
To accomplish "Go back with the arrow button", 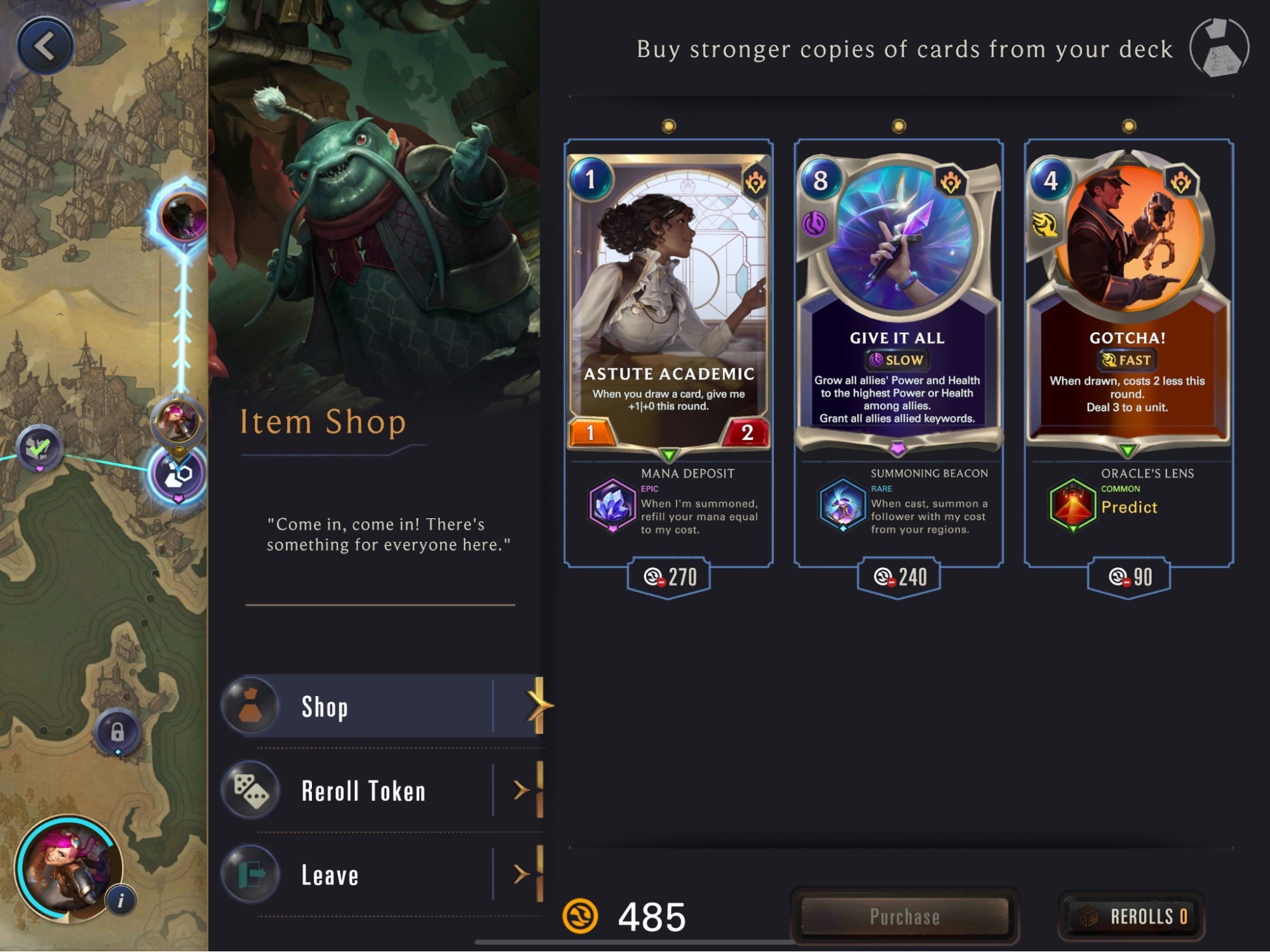I will (x=45, y=46).
